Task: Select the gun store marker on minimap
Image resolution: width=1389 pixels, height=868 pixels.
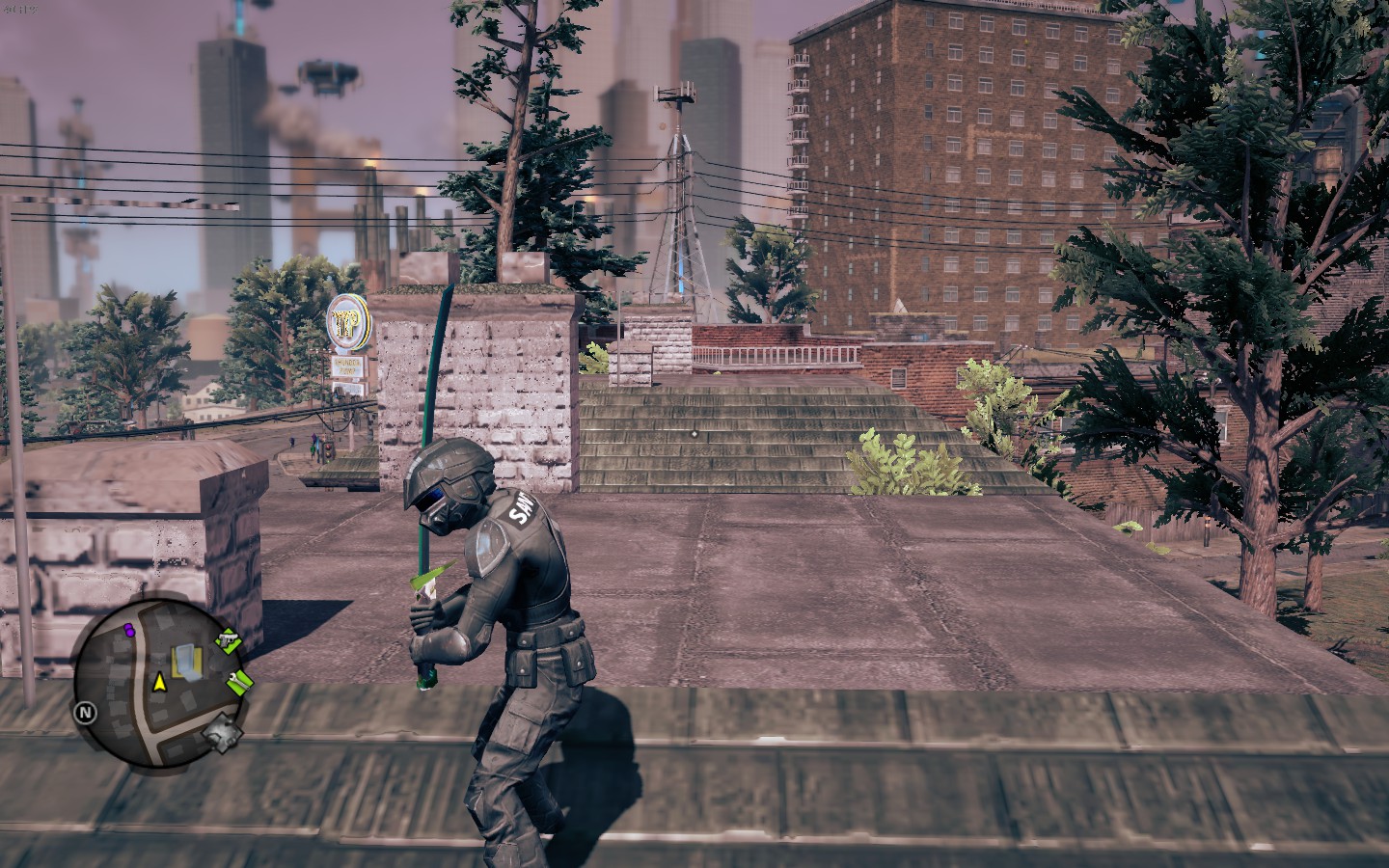Action: (x=228, y=638)
